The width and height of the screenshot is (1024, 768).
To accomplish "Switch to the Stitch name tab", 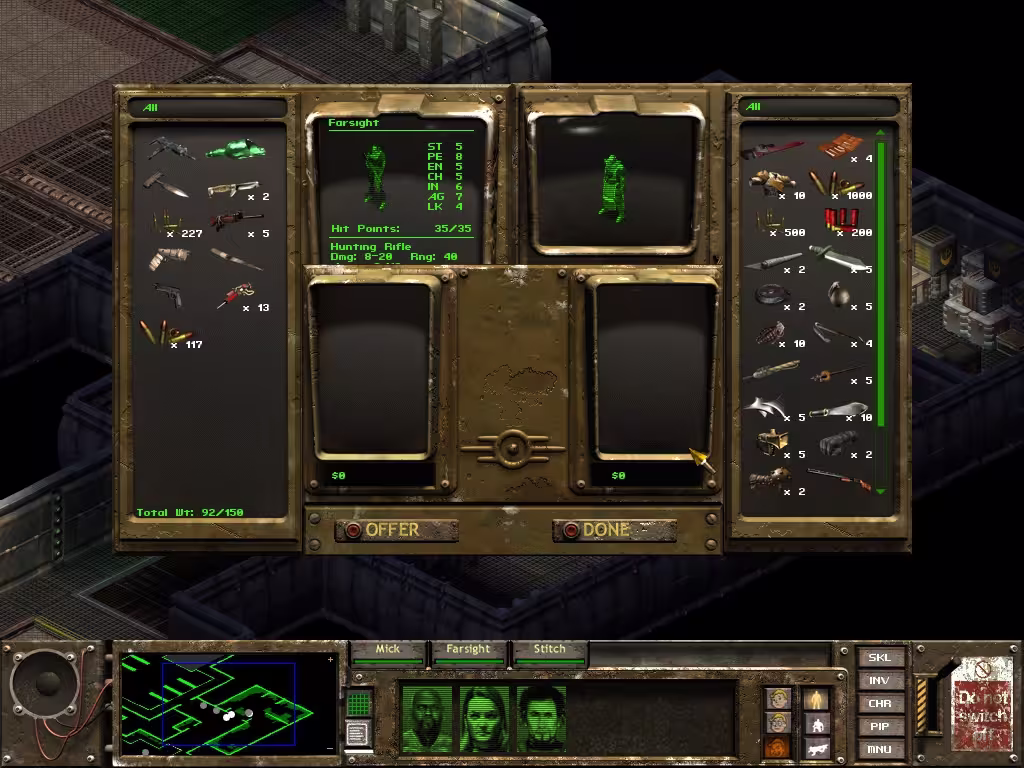I will [549, 650].
